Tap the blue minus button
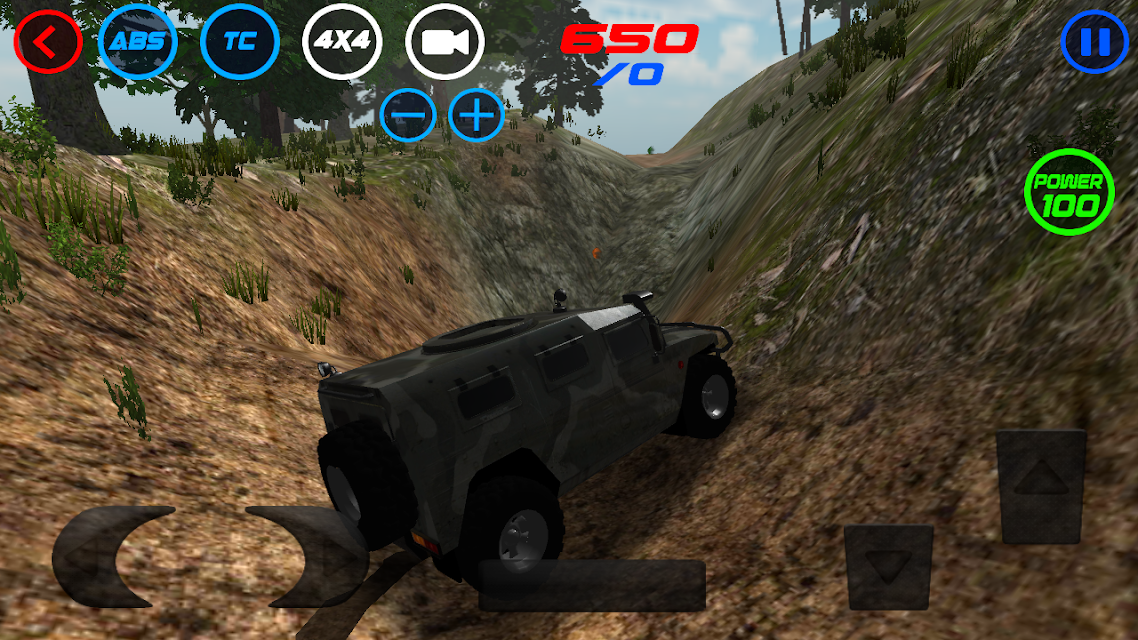The height and width of the screenshot is (640, 1138). tap(407, 116)
